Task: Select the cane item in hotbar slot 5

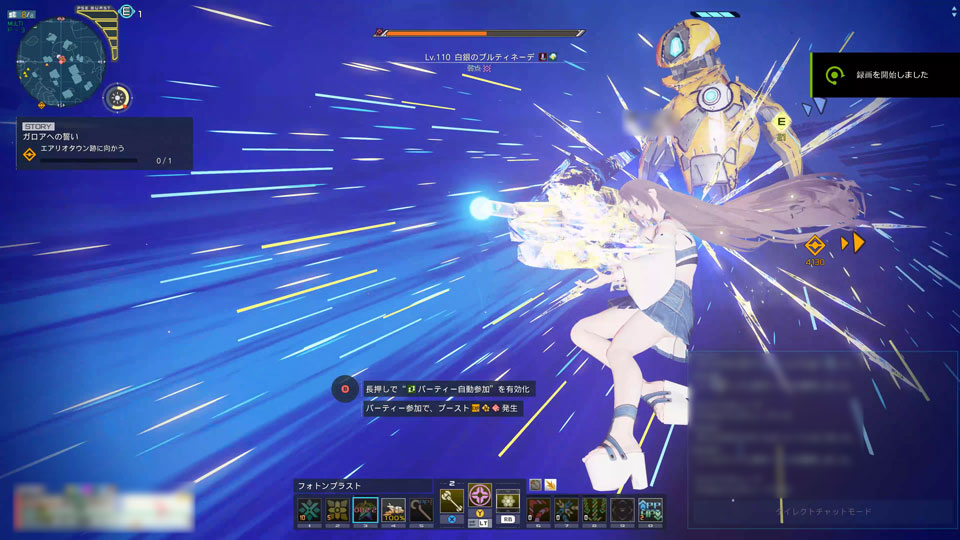Action: pos(422,511)
